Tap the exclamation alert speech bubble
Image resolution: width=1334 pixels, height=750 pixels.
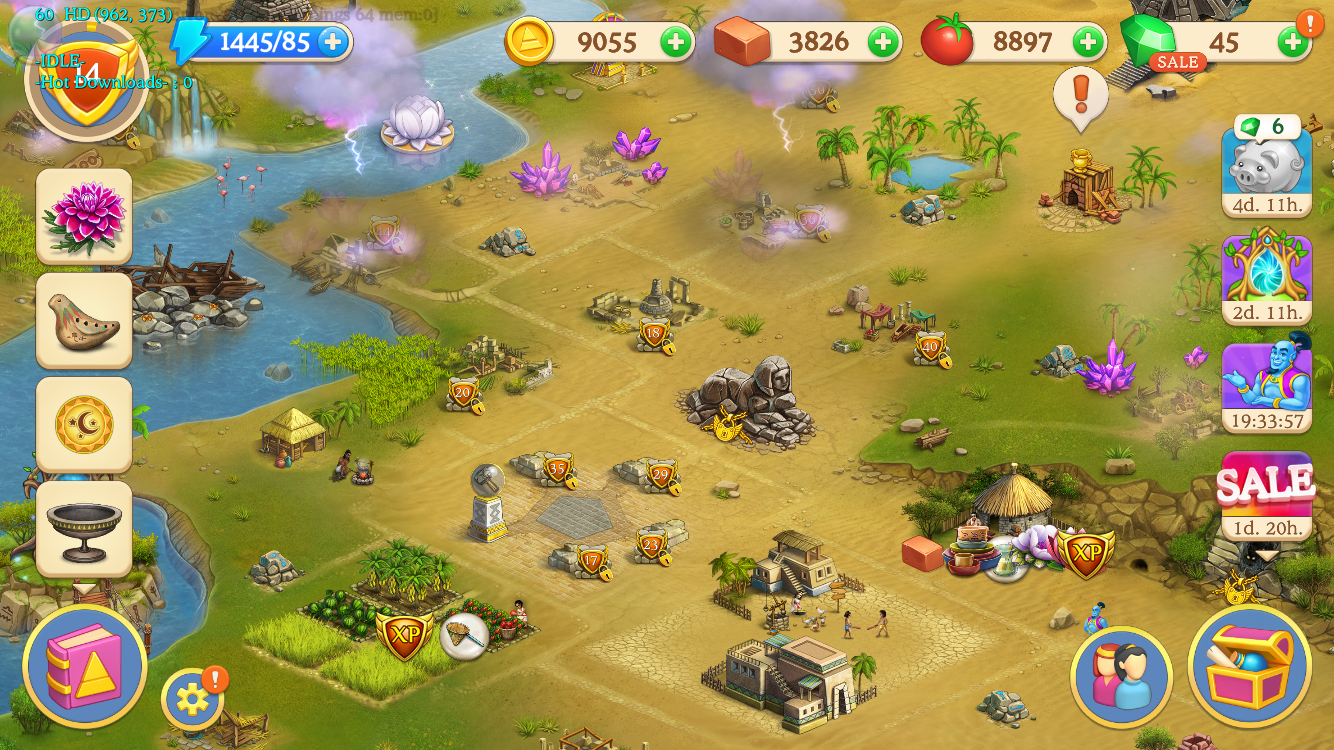click(1080, 97)
